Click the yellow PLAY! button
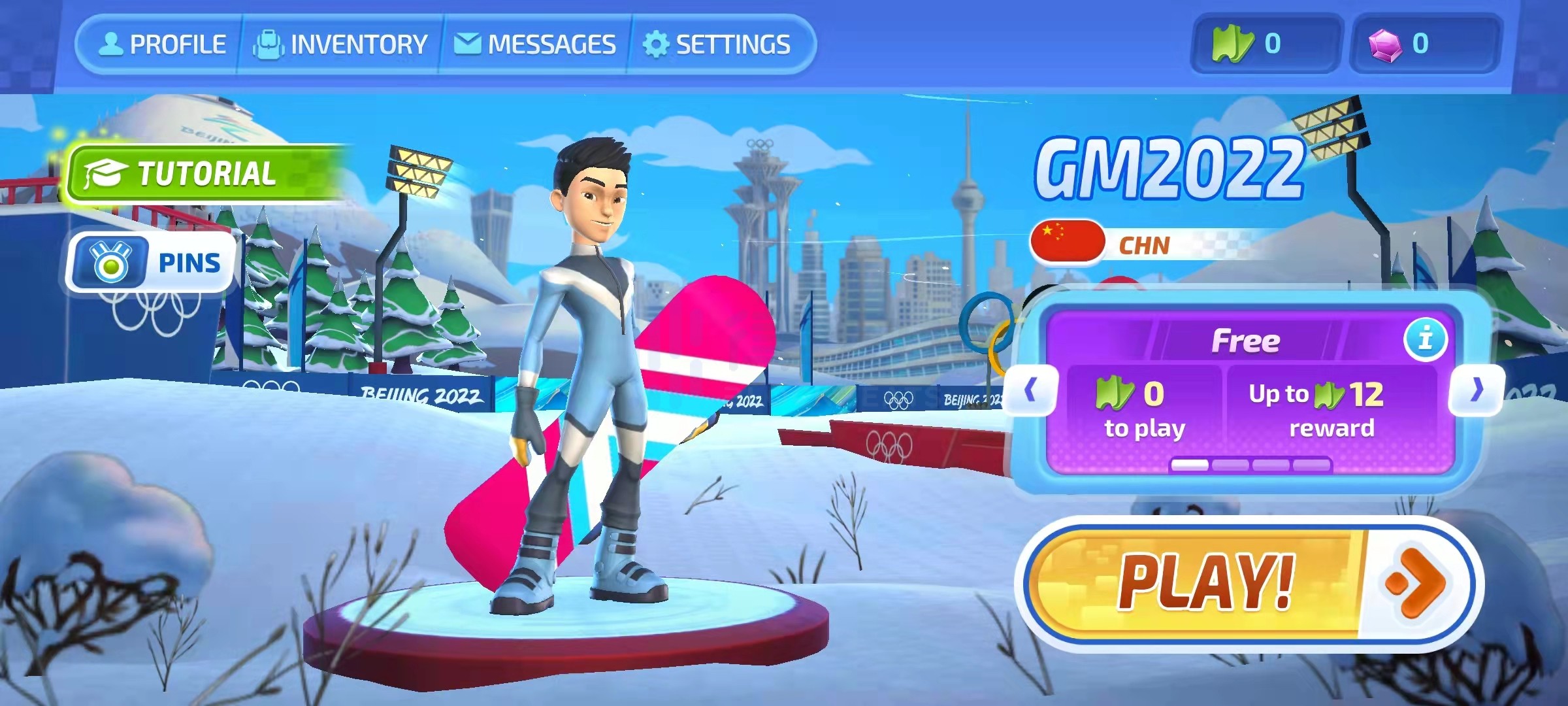Viewport: 1568px width, 706px height. point(1248,582)
